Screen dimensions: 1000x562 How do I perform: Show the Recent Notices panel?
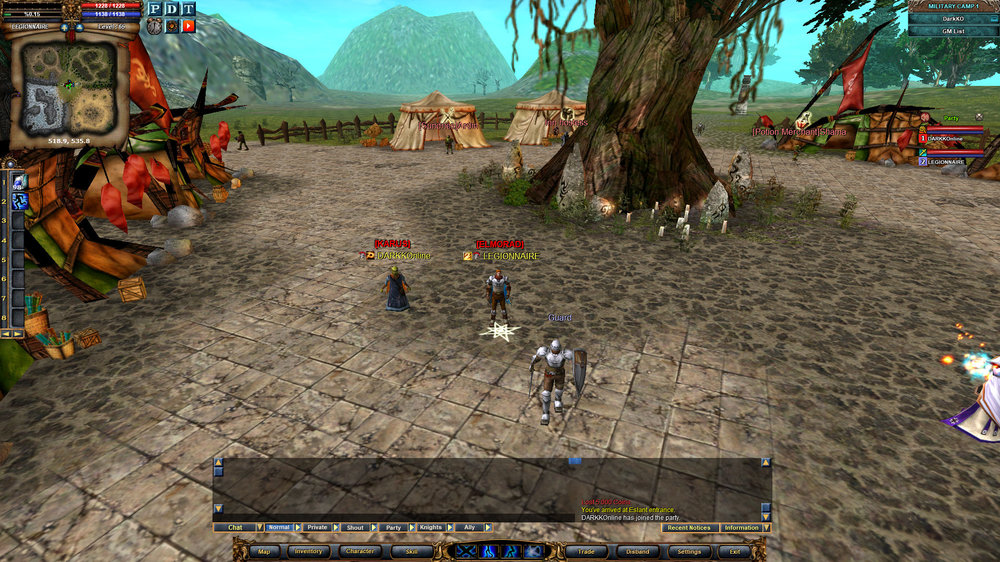pos(689,527)
